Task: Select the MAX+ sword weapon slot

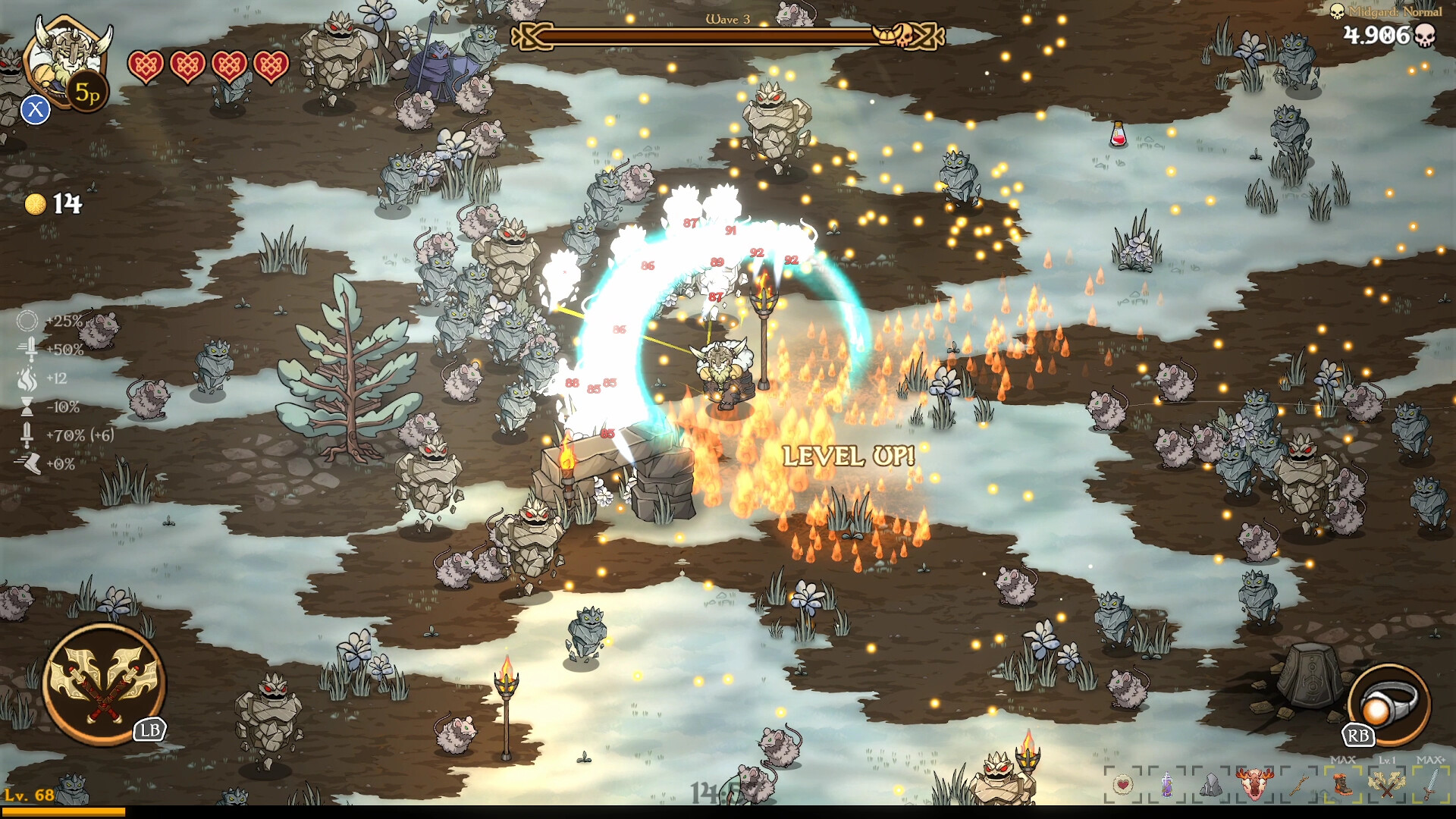Action: pyautogui.click(x=1430, y=783)
